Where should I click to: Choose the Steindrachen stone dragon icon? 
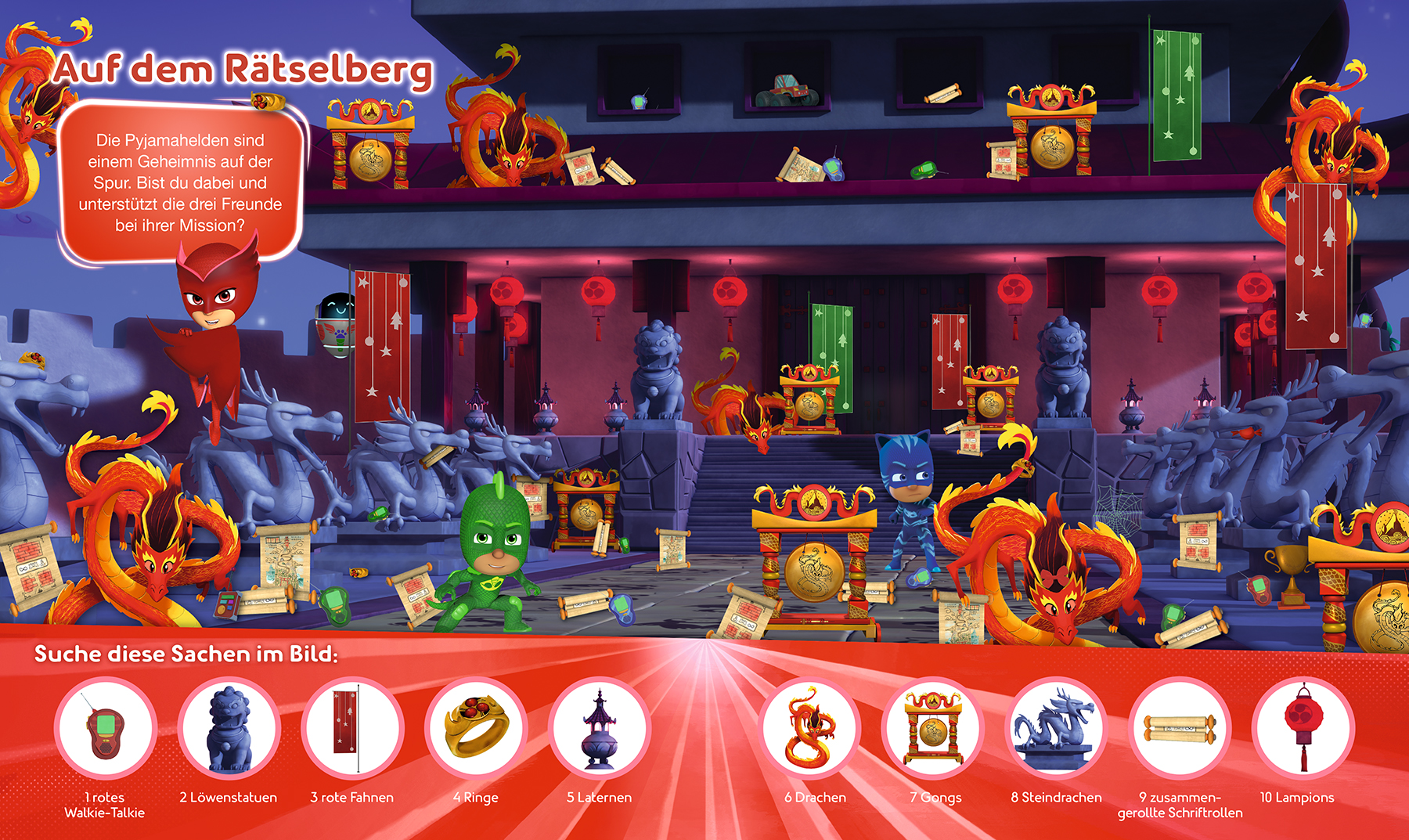[1056, 729]
